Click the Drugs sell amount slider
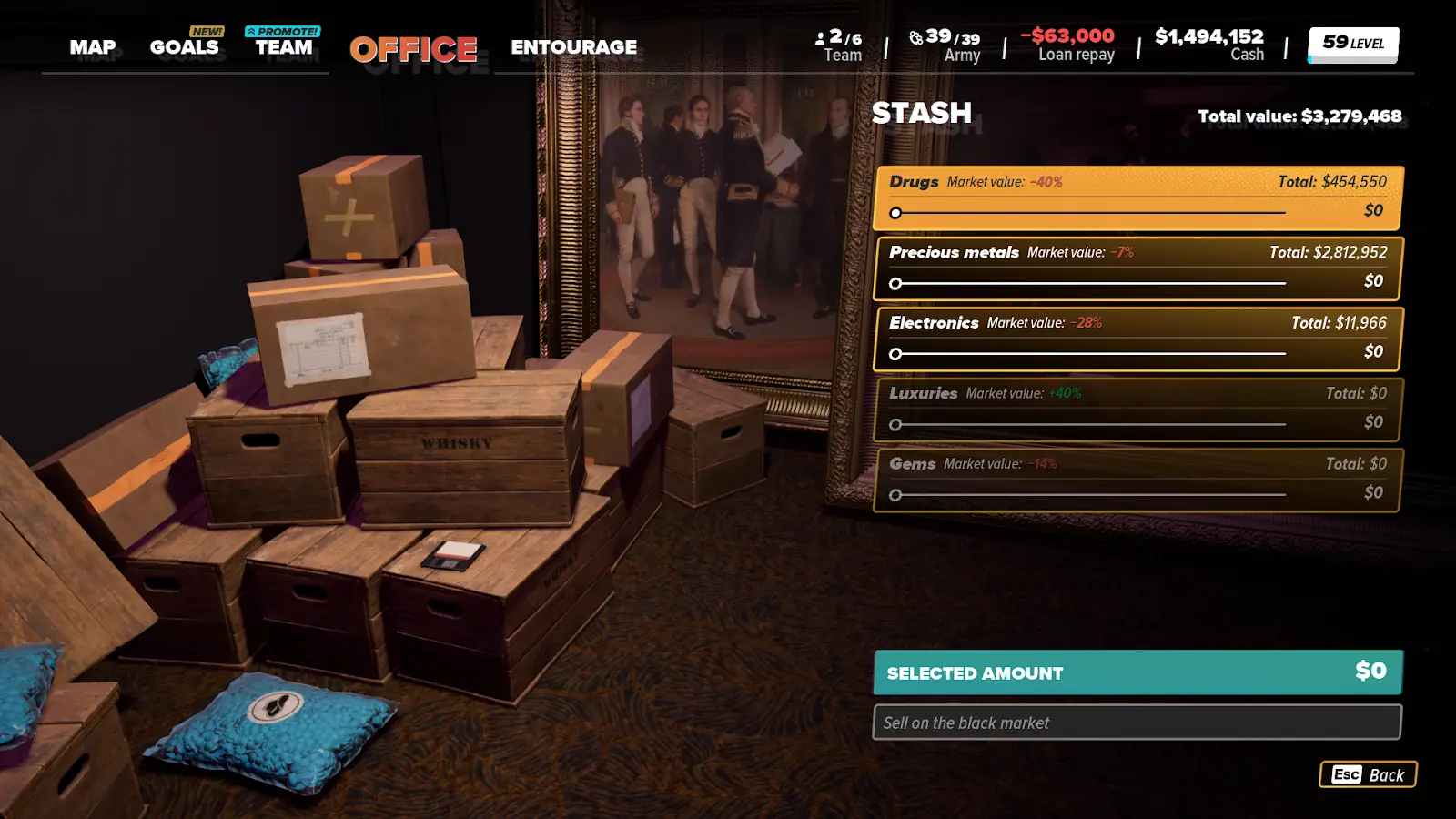 [1089, 213]
